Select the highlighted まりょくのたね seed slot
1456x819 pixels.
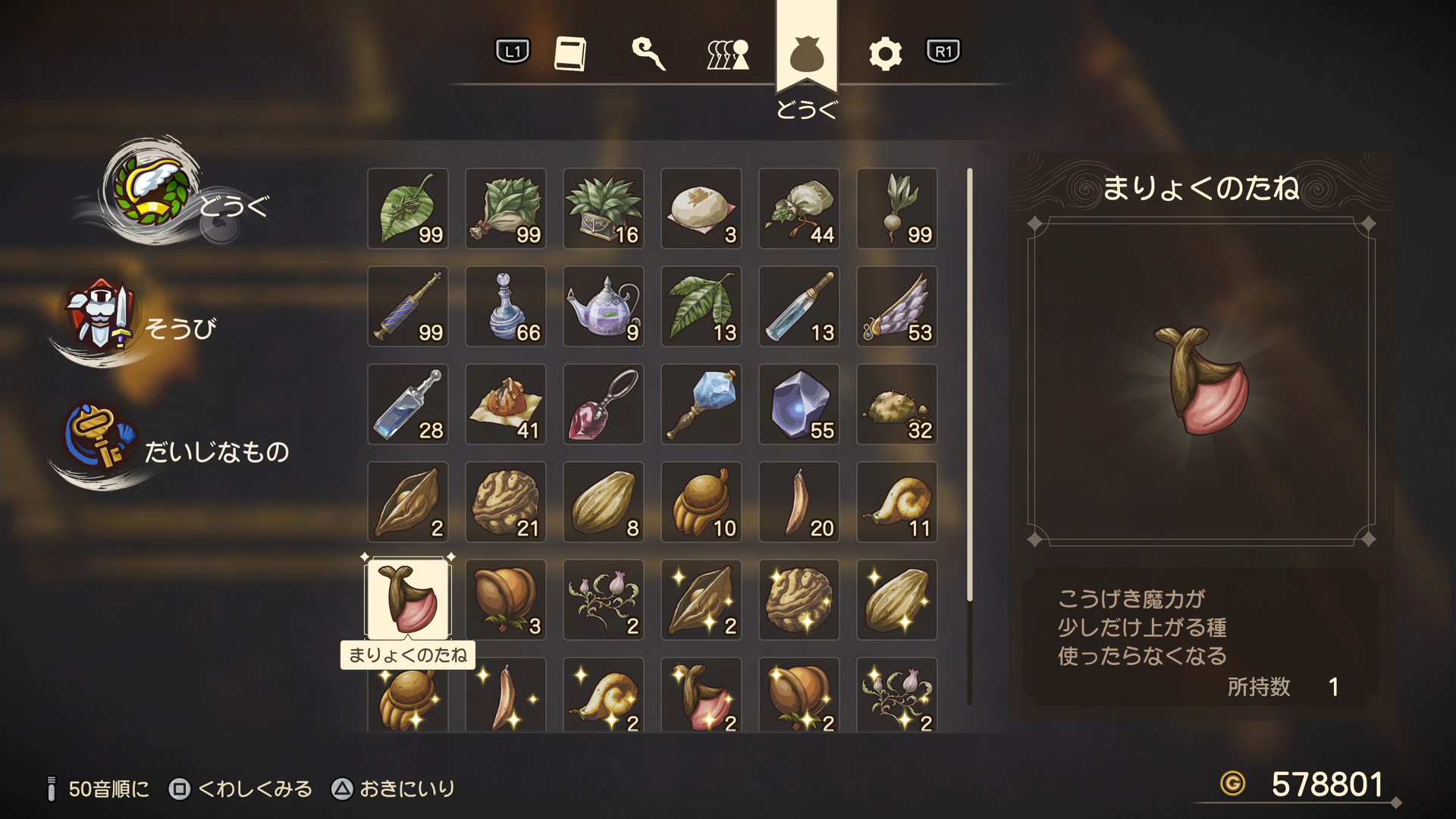(408, 599)
